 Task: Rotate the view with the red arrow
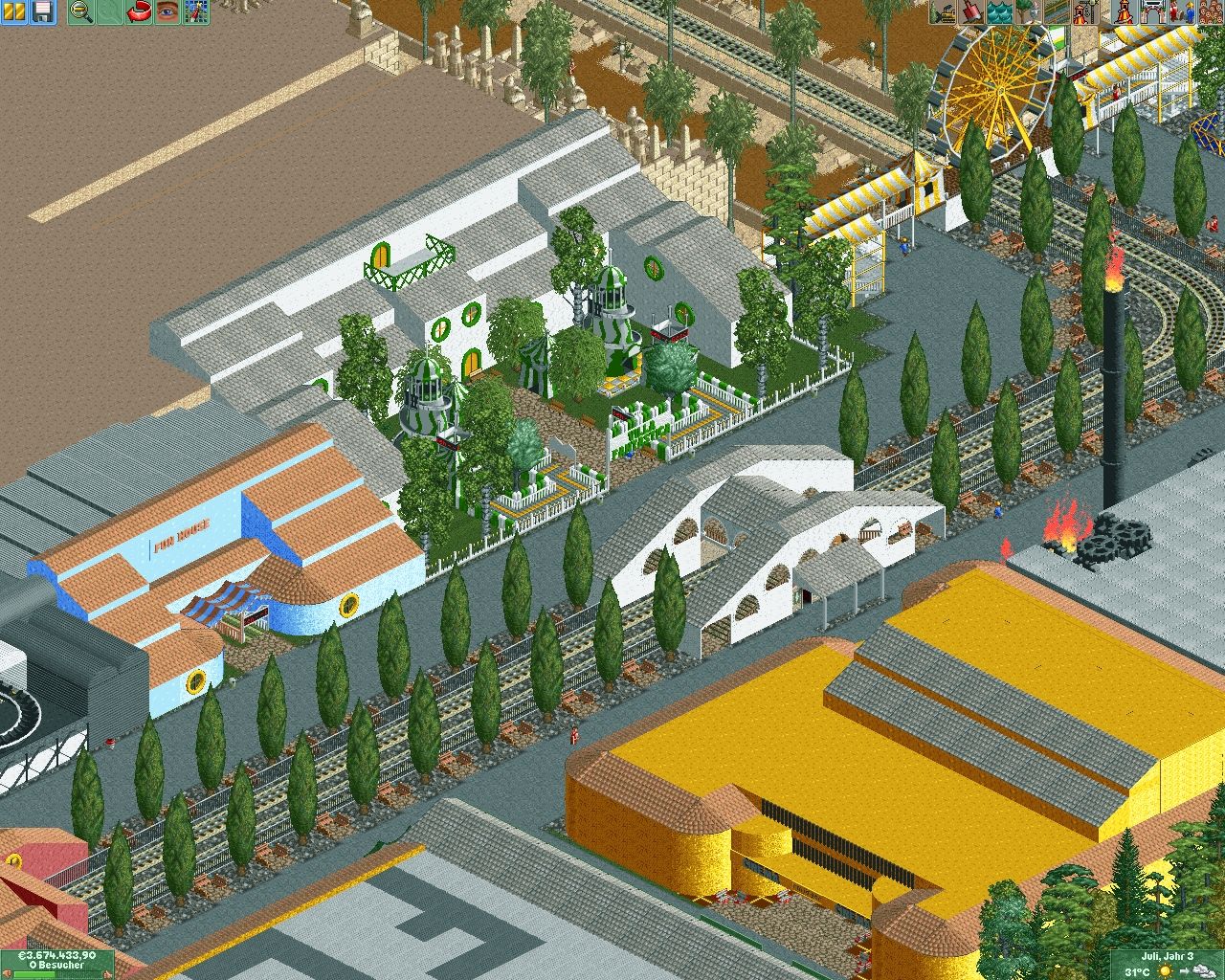point(140,12)
